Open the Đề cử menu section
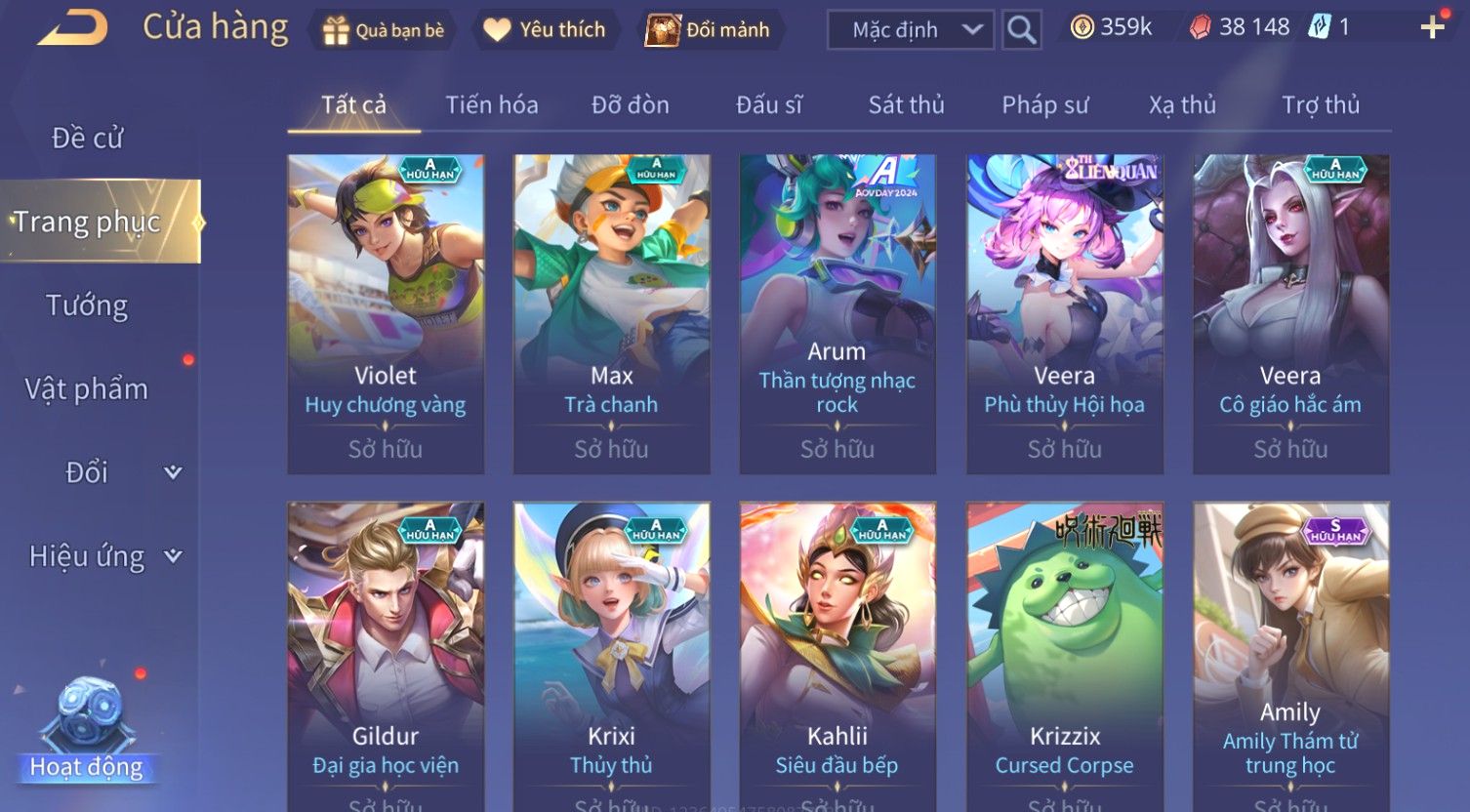Viewport: 1470px width, 812px height. point(87,139)
